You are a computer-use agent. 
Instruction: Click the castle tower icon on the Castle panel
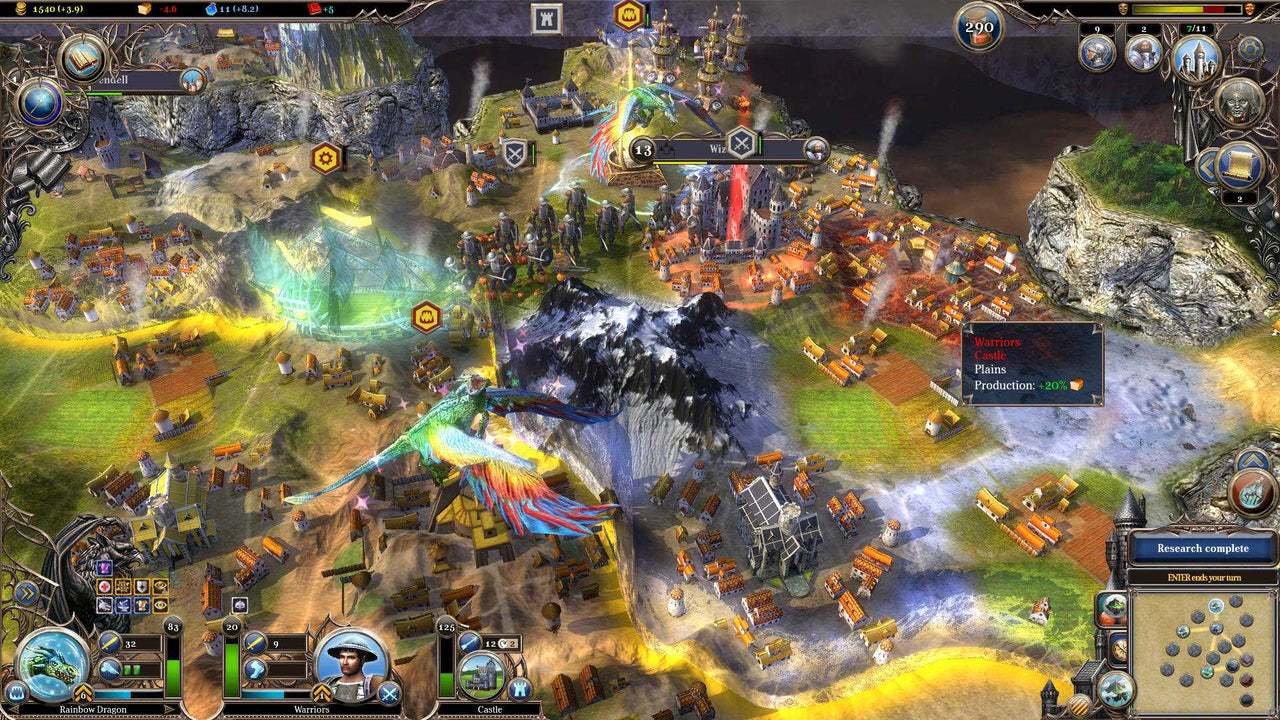tap(520, 689)
